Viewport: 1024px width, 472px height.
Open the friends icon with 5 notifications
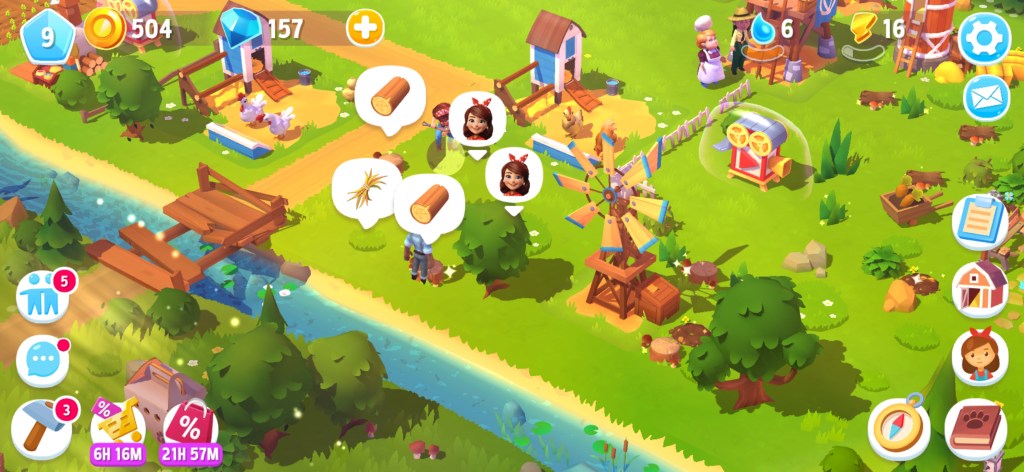pos(43,298)
